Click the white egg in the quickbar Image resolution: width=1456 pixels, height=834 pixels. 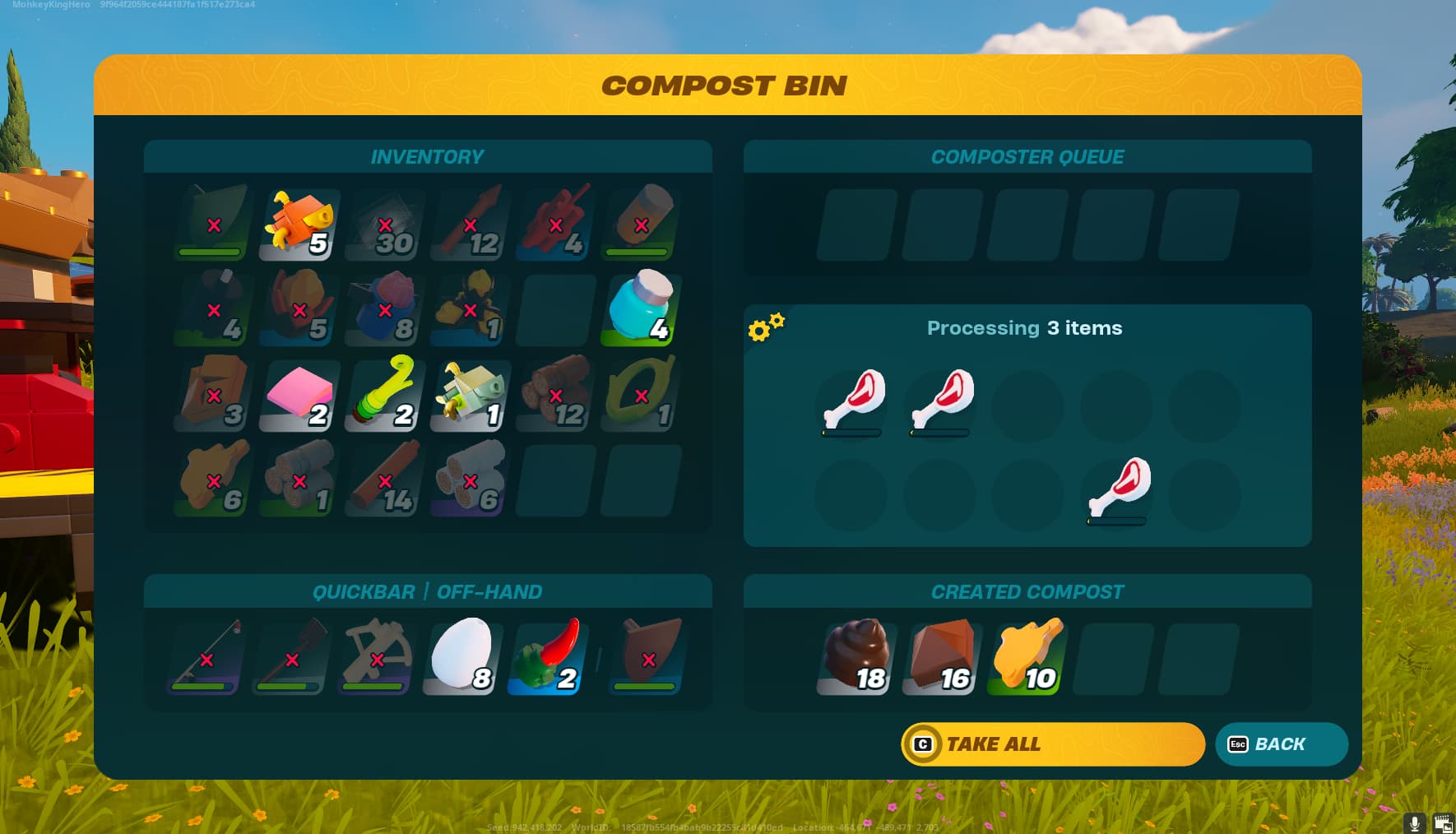tap(461, 656)
